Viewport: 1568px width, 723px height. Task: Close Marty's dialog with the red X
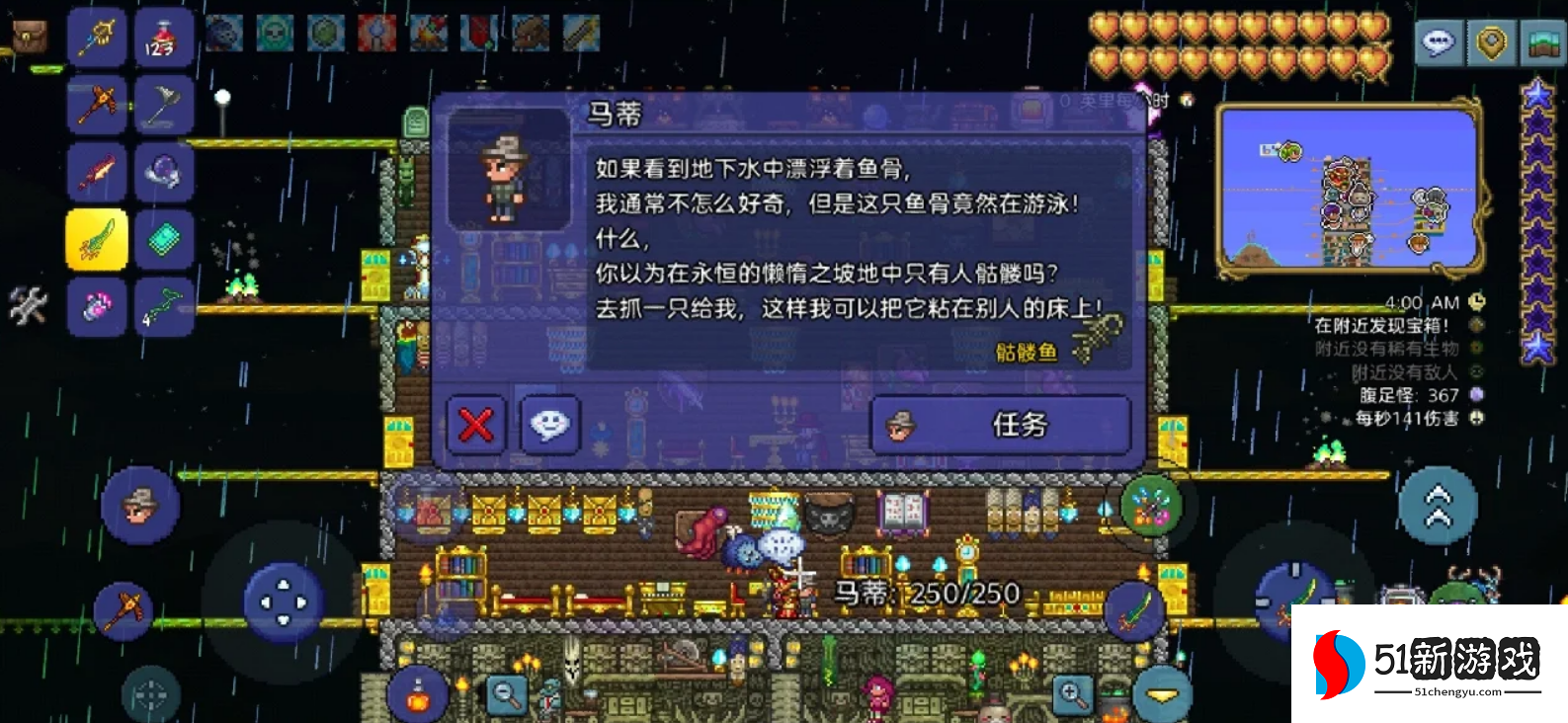click(474, 425)
